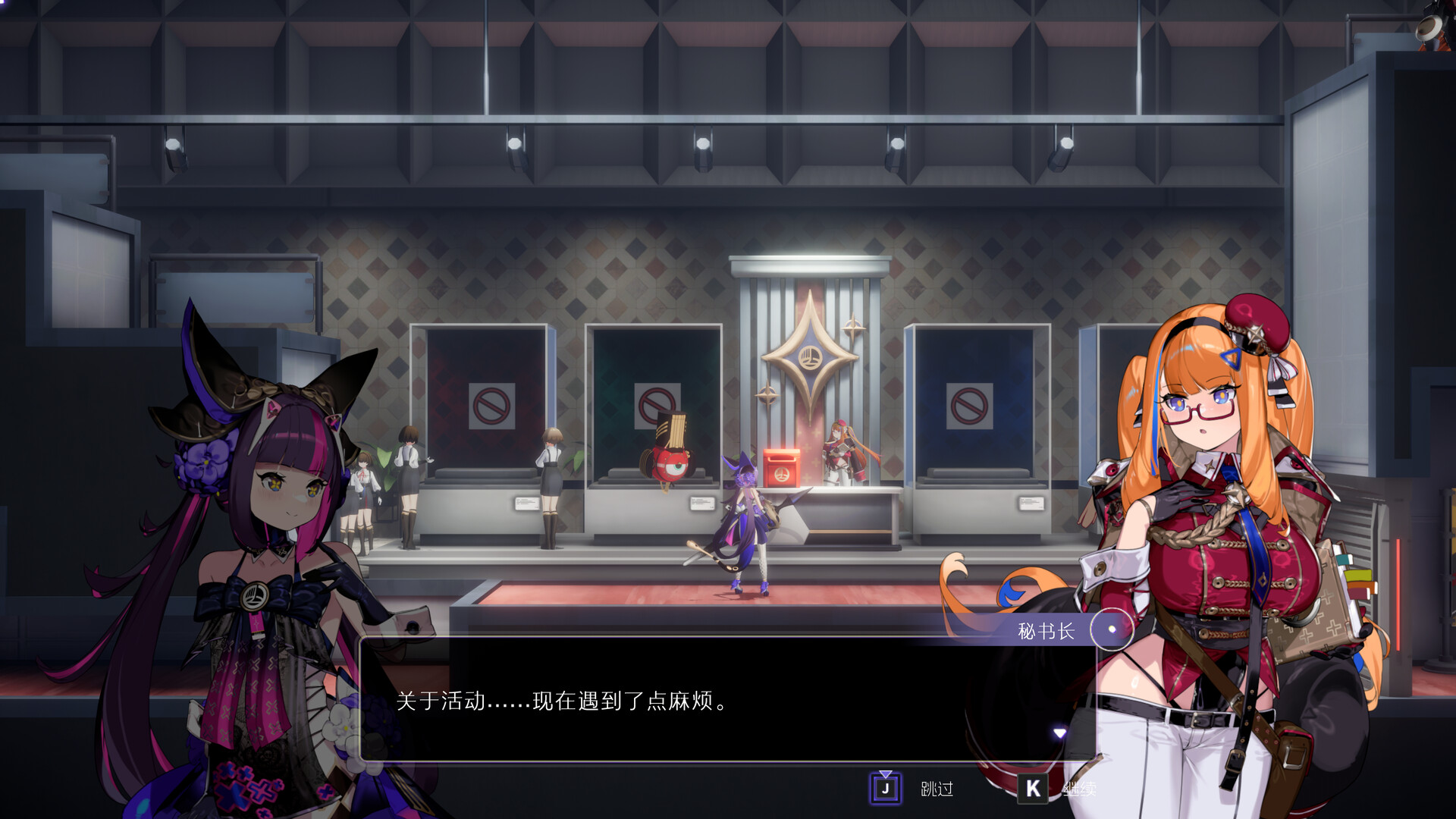The height and width of the screenshot is (819, 1456).
Task: Click the 秘书长 speaker nameplate
Action: (1044, 629)
